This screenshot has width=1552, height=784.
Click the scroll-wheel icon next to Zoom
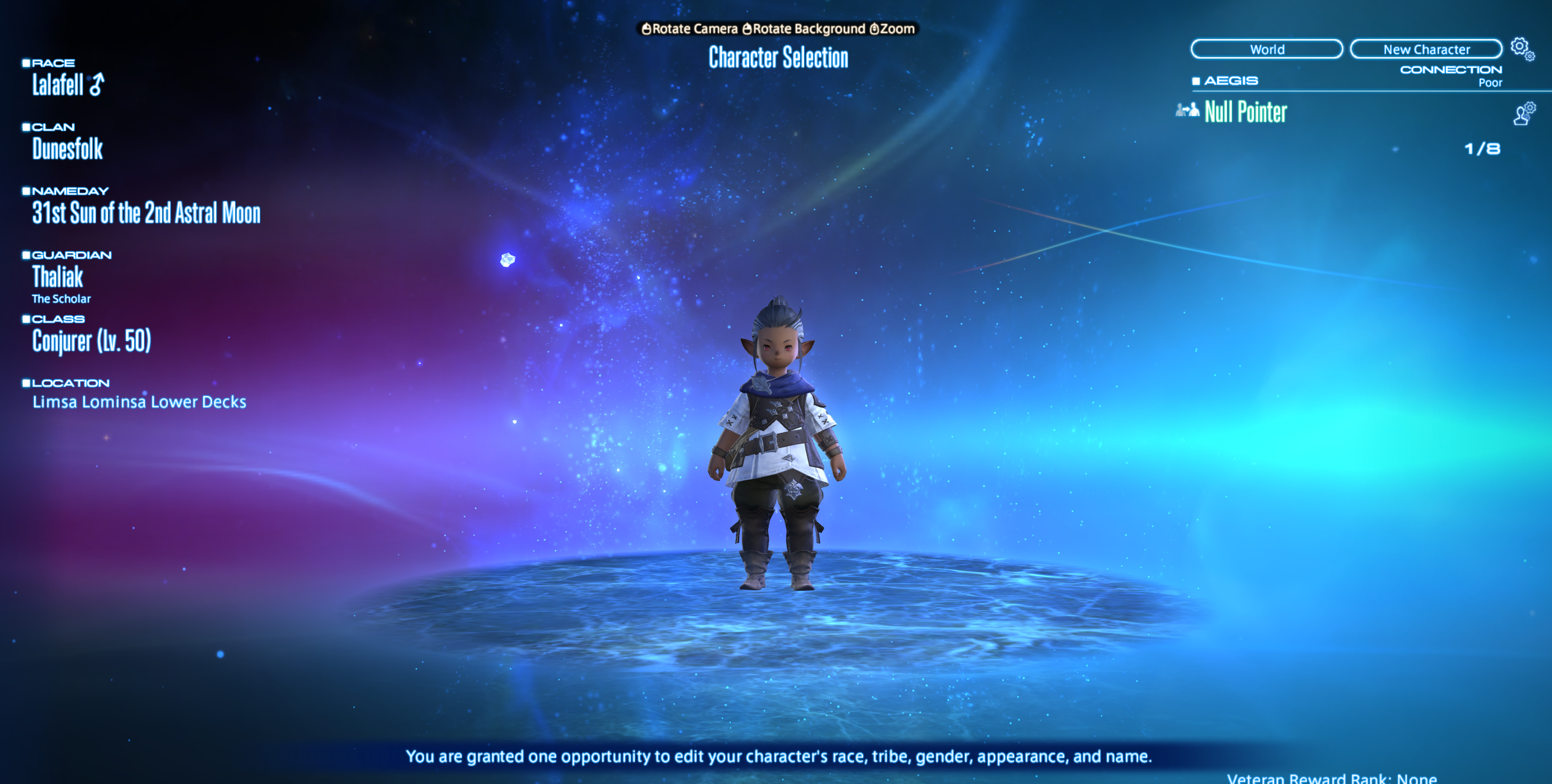875,29
